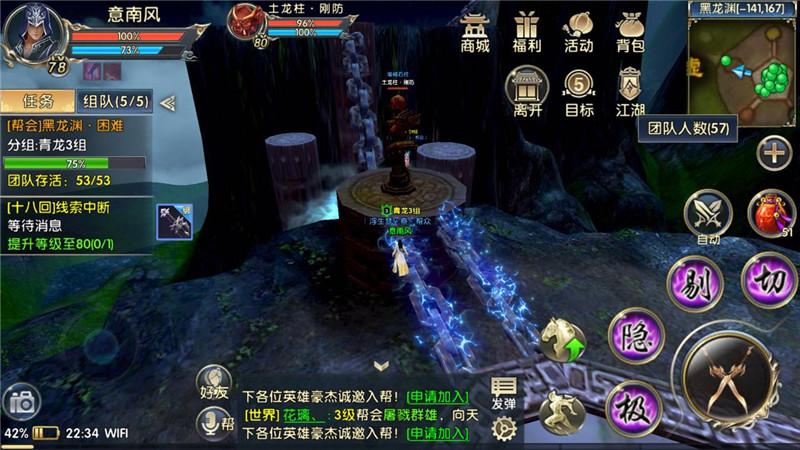
Task: Click the round plus button
Action: (773, 153)
